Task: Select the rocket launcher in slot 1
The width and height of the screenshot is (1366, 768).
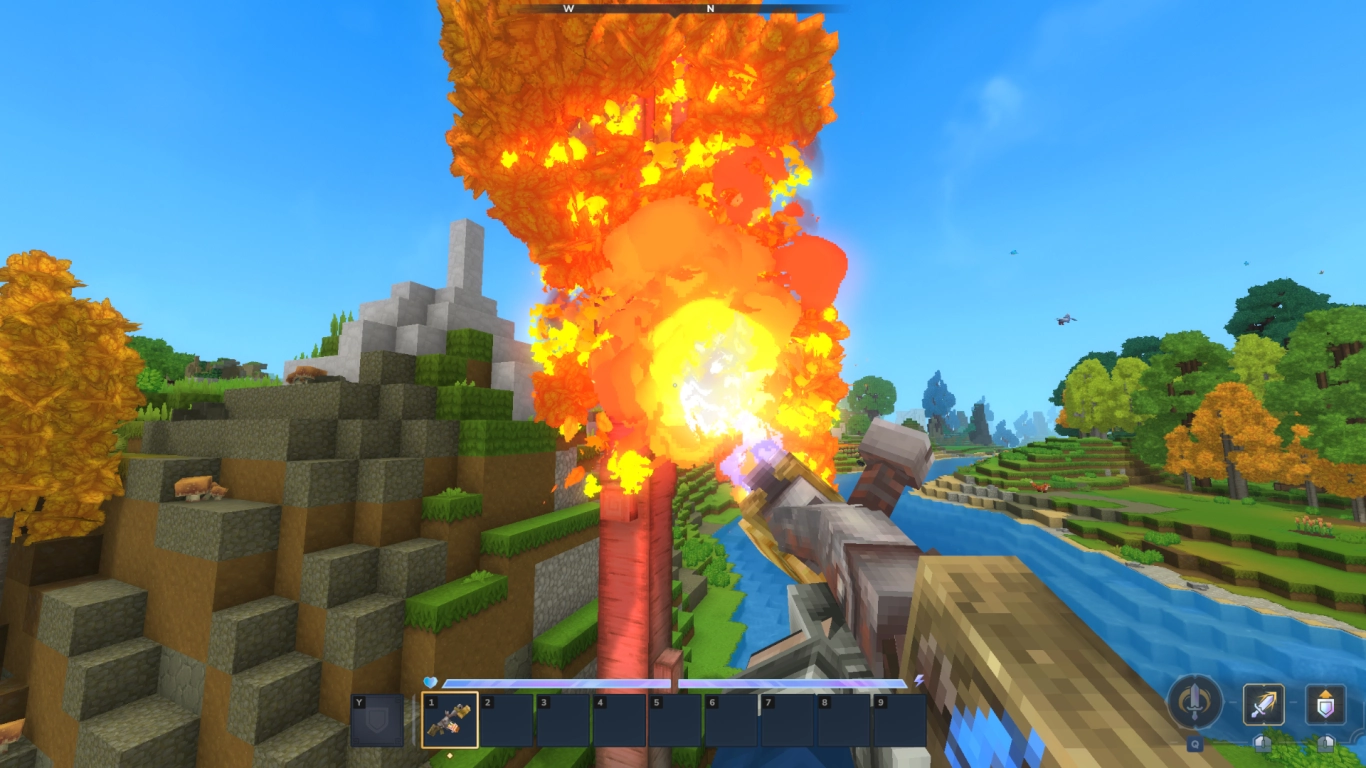Action: tap(449, 719)
